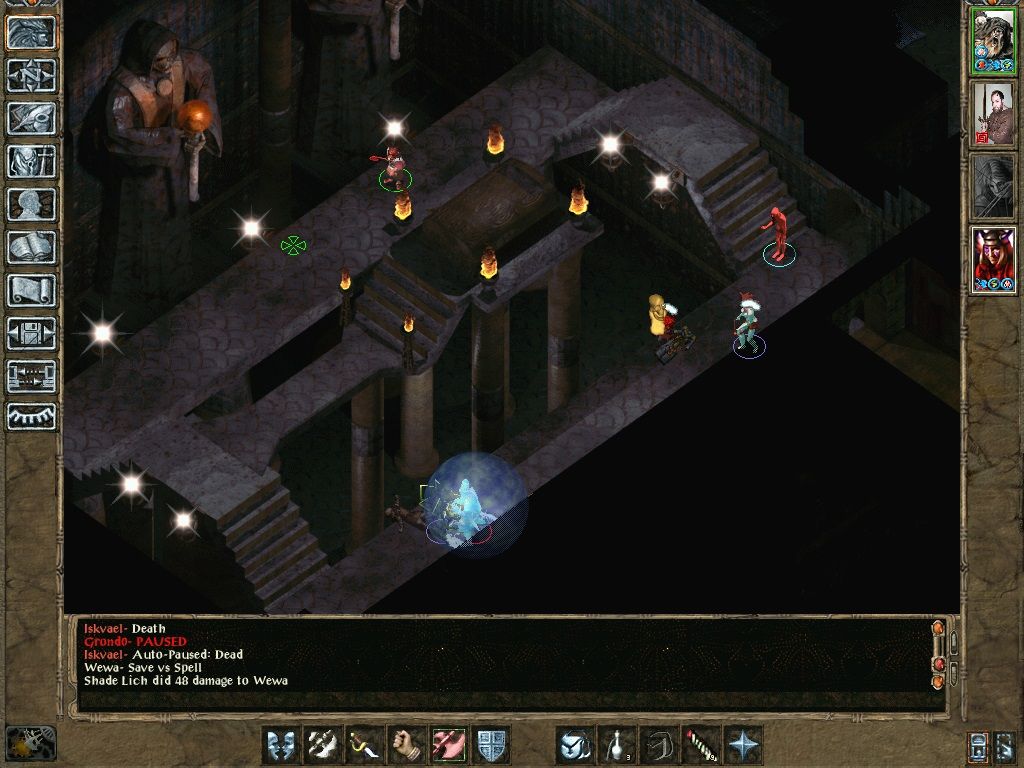Select the bare fist attack slot
The image size is (1024, 768).
click(x=407, y=745)
